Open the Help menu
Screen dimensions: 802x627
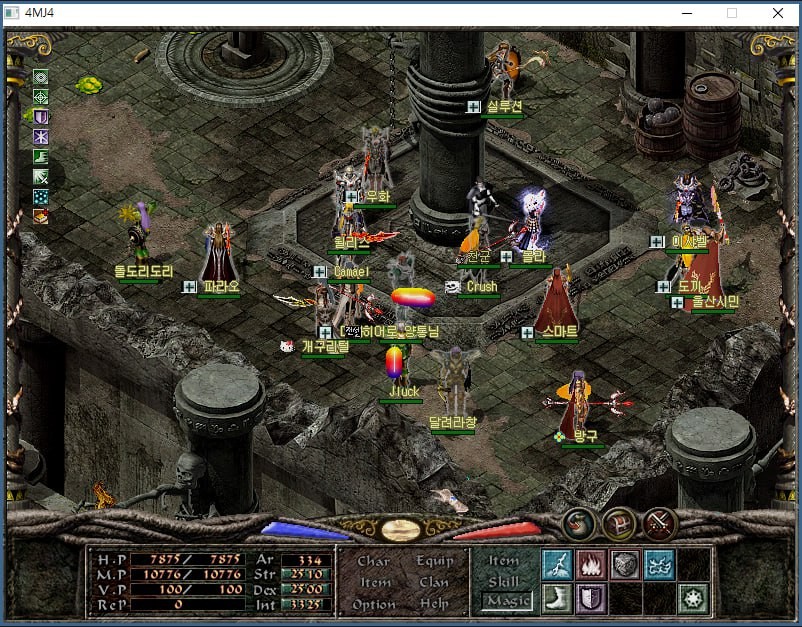pos(434,604)
